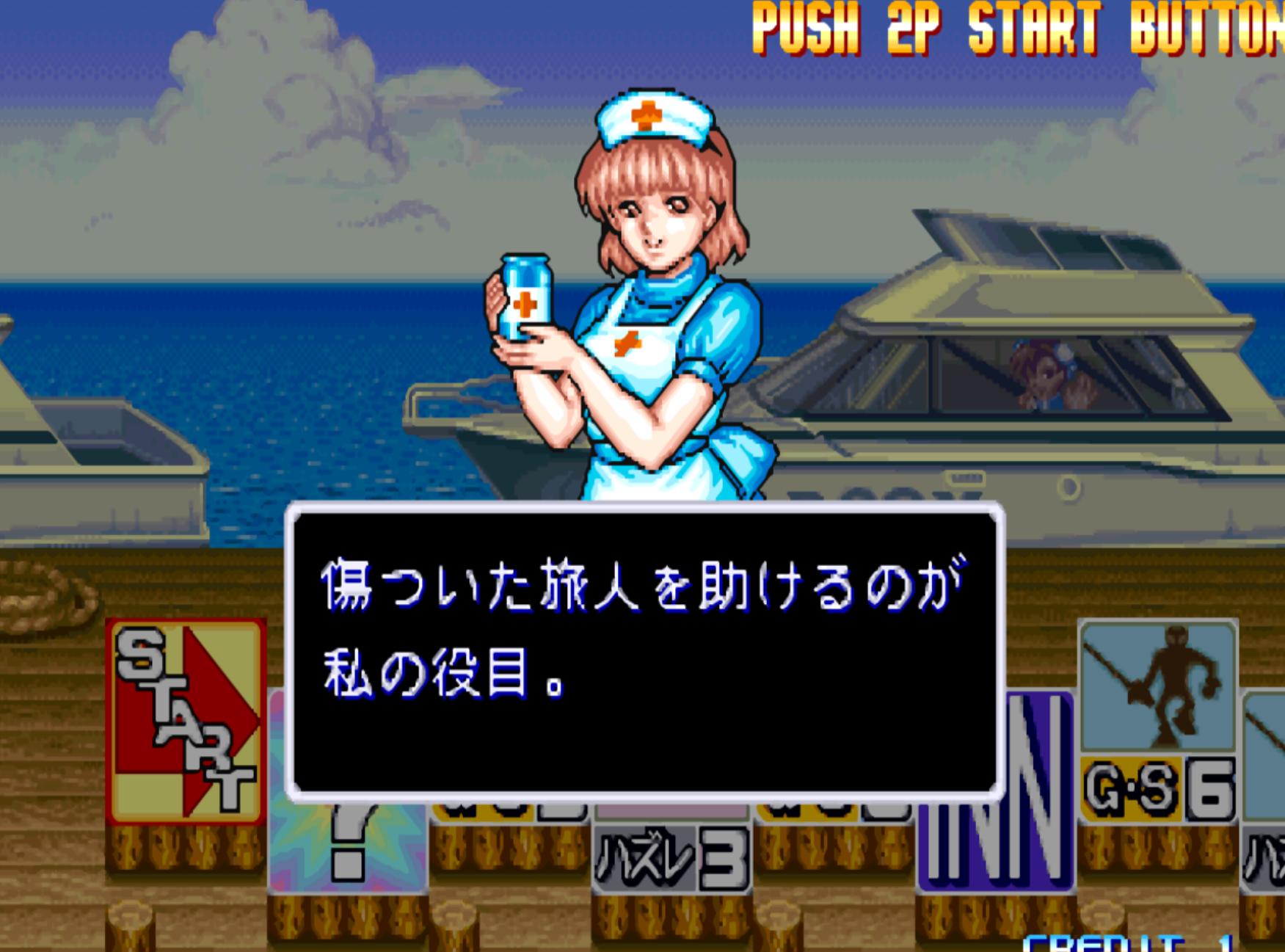Click the red cross on the nurse's cap
1285x952 pixels.
tap(646, 114)
